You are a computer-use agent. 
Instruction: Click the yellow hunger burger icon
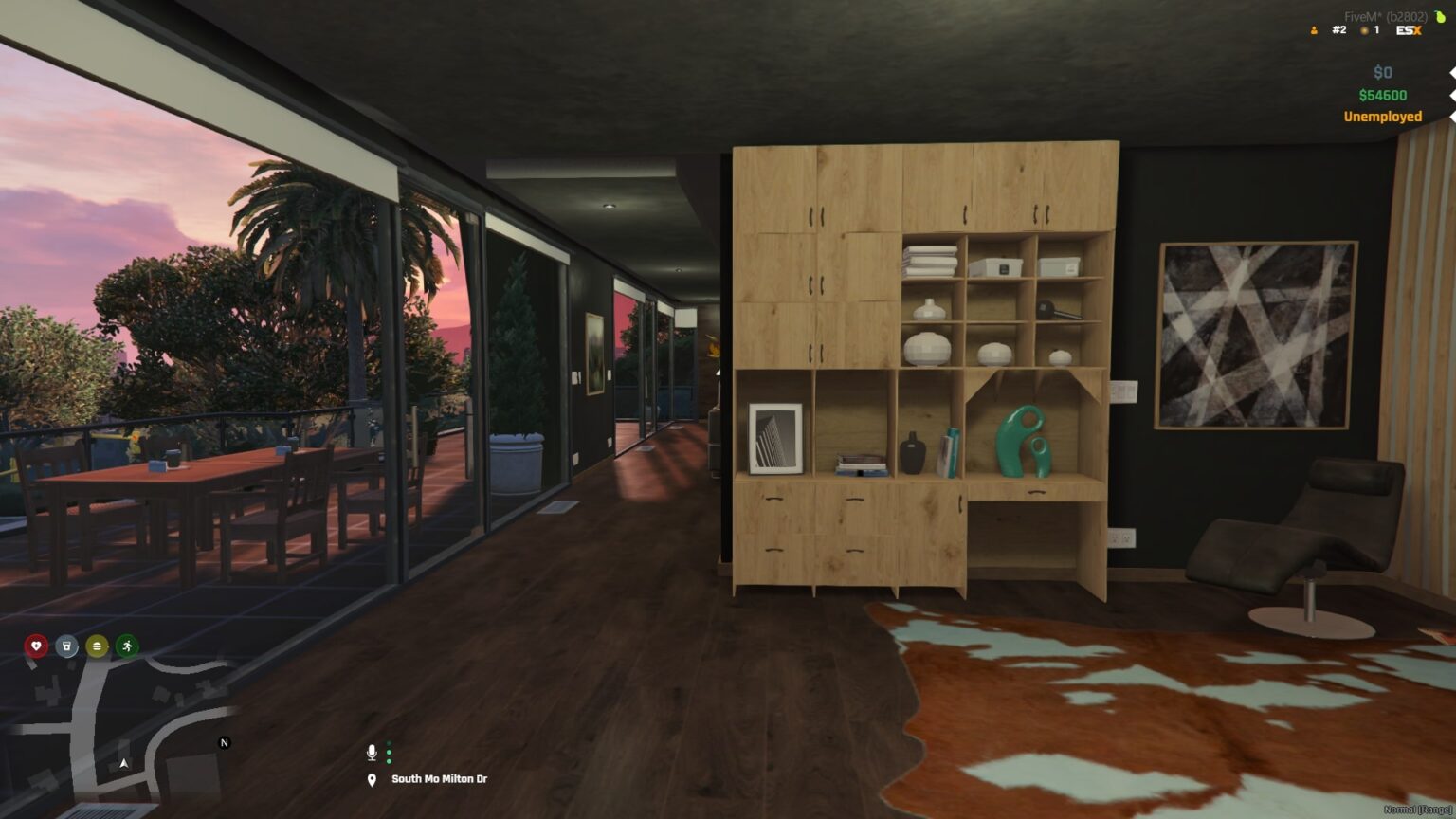(x=95, y=646)
